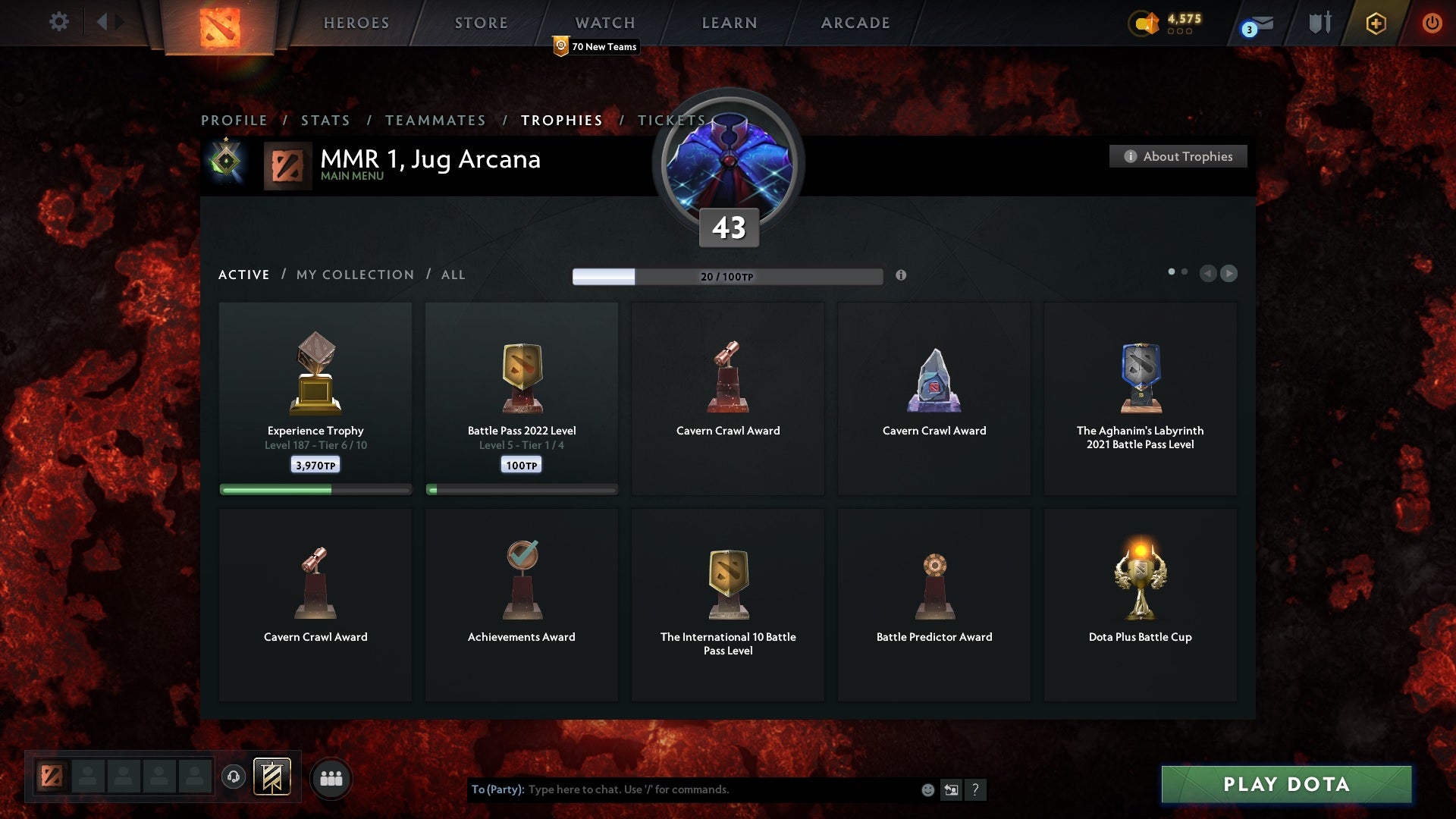1456x819 pixels.
Task: Open the Learn section
Action: pos(729,24)
